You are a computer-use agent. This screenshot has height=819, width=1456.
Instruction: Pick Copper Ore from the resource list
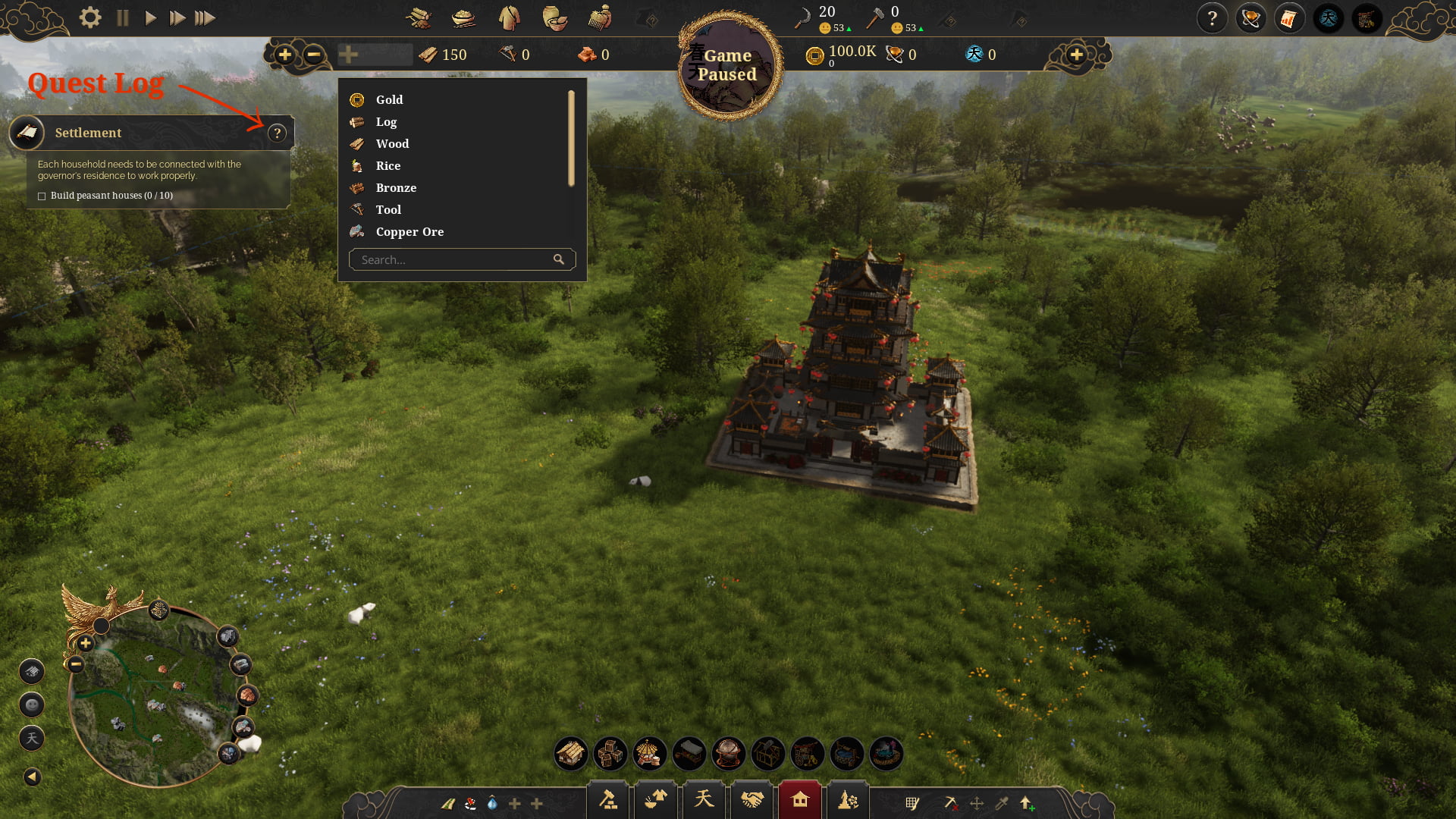[409, 232]
